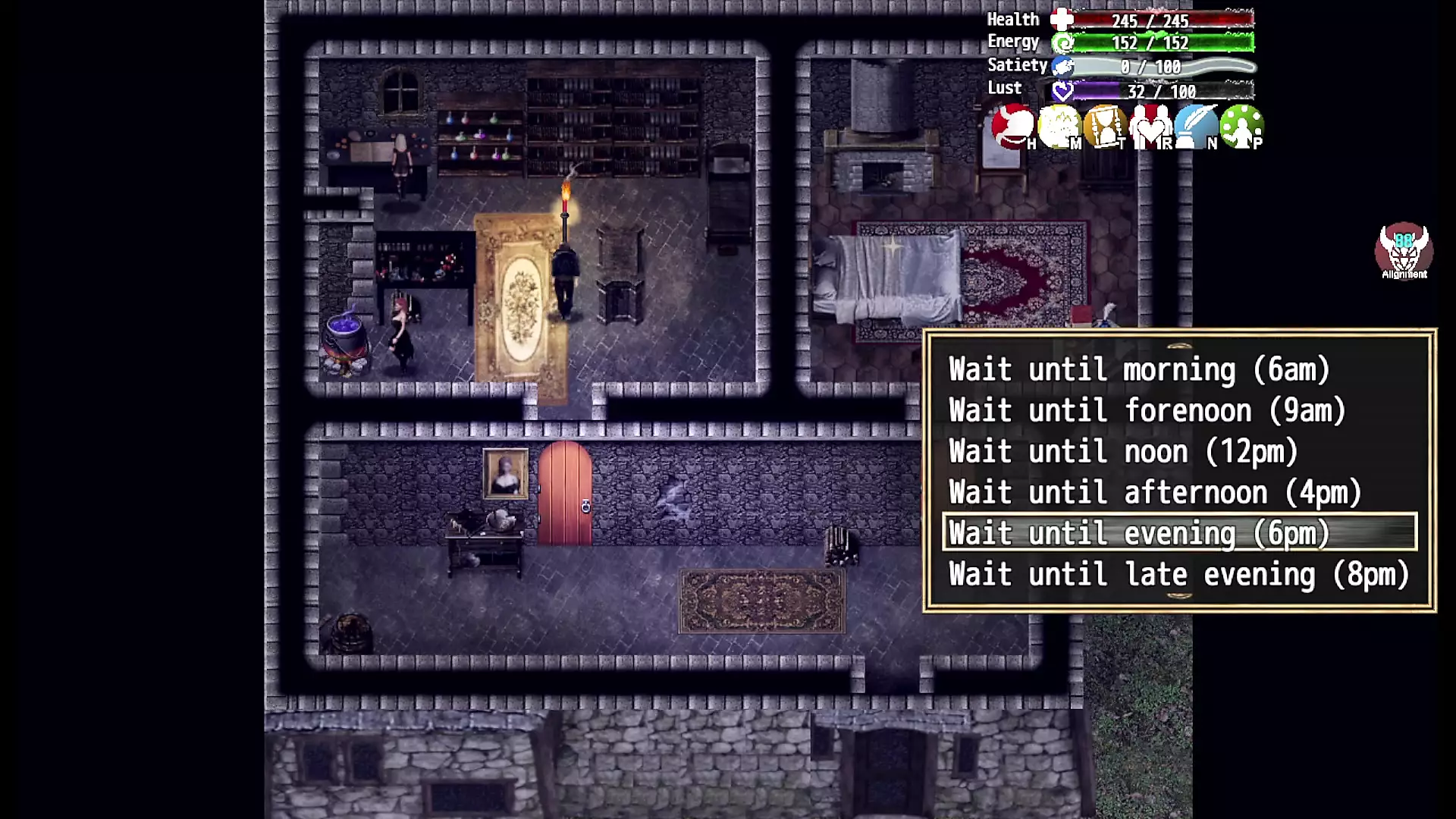Open the yellow map icon labeled M
1456x819 pixels.
1059,127
